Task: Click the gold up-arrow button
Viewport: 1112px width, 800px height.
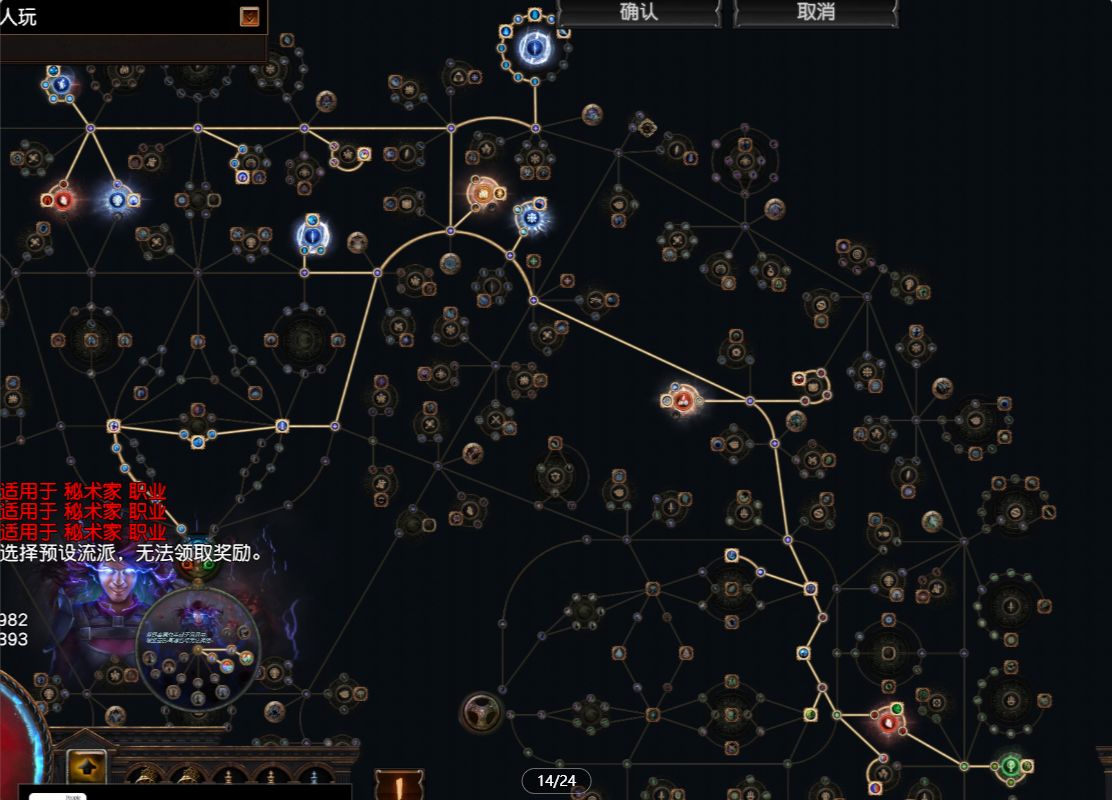Action: 87,768
